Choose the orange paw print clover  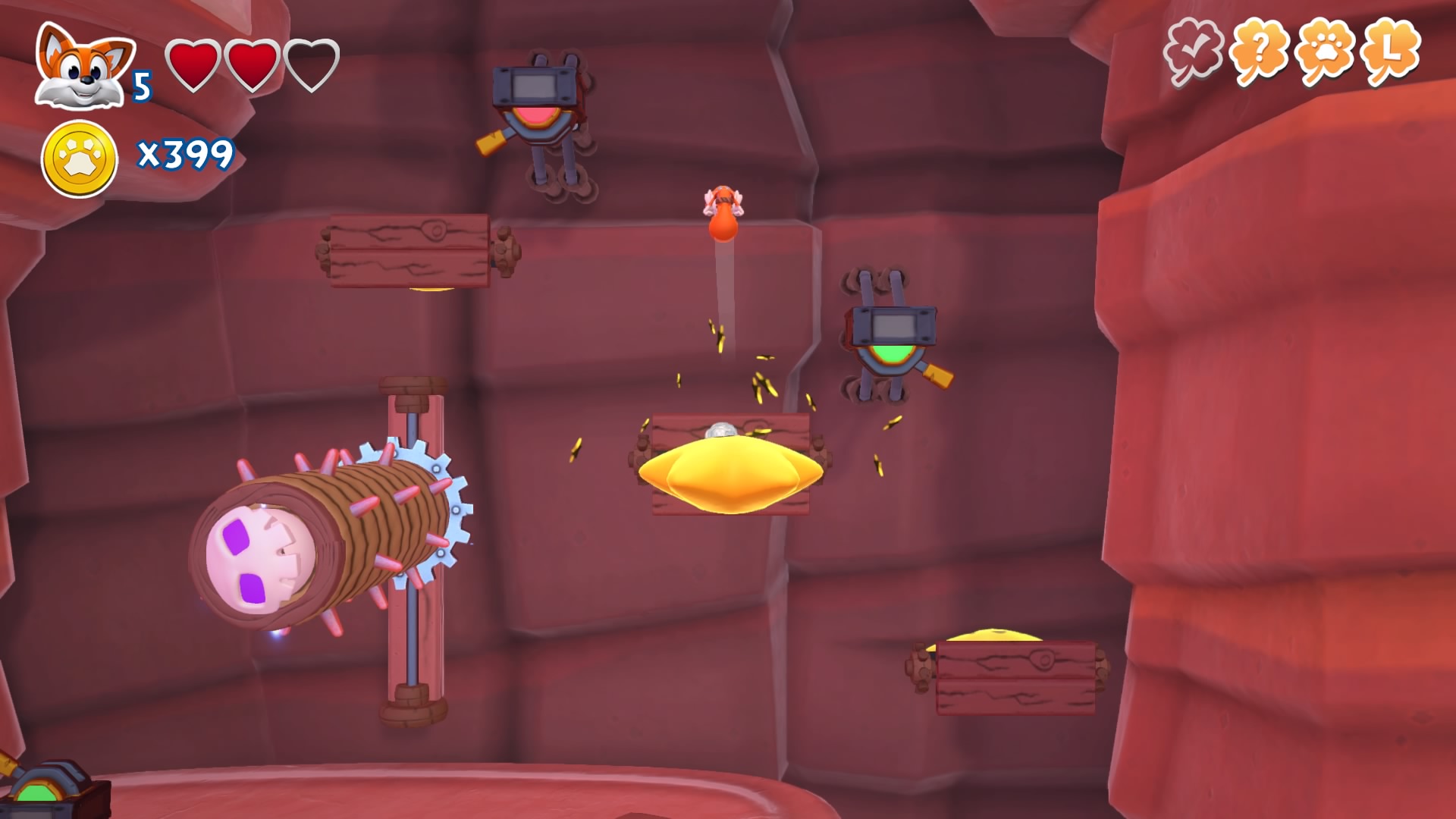pos(1325,52)
